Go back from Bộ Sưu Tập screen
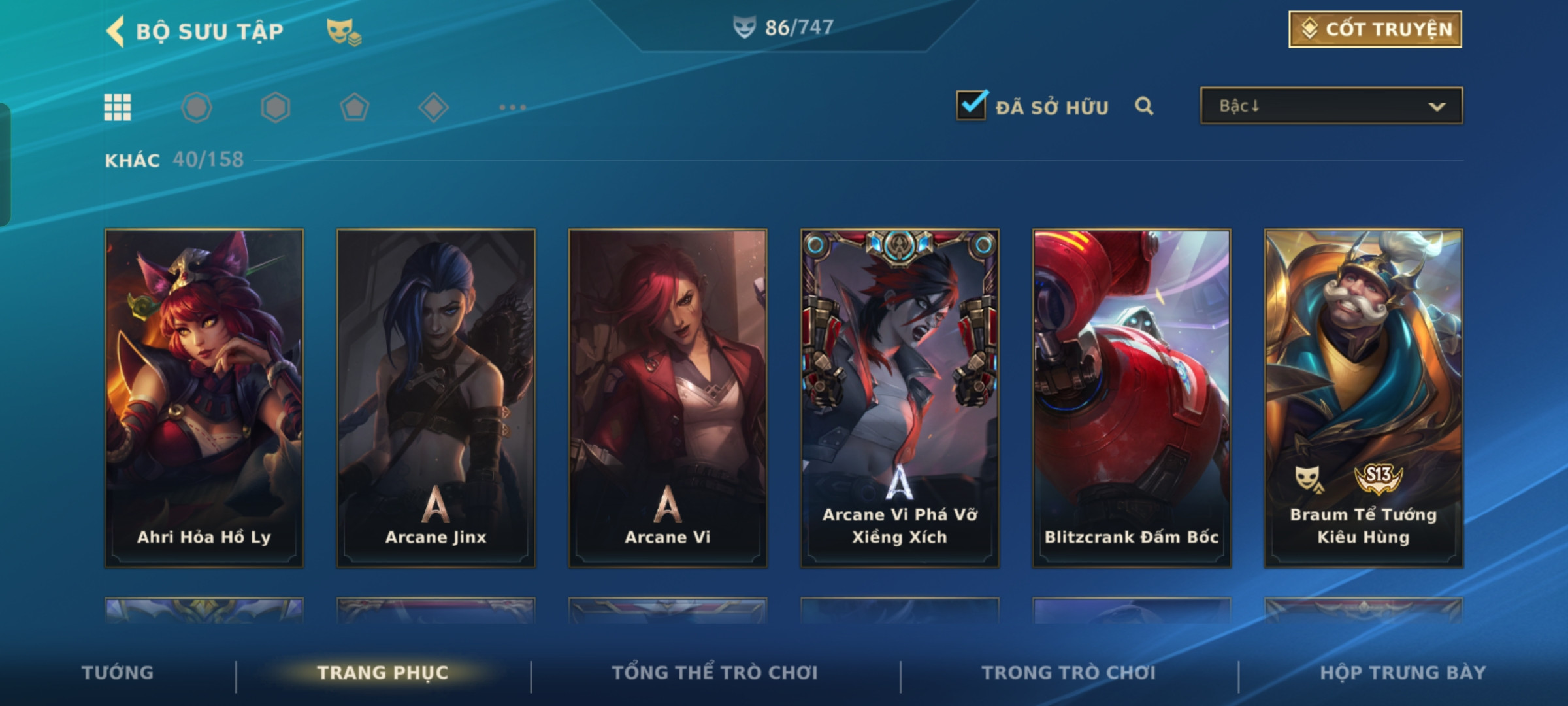 coord(116,31)
